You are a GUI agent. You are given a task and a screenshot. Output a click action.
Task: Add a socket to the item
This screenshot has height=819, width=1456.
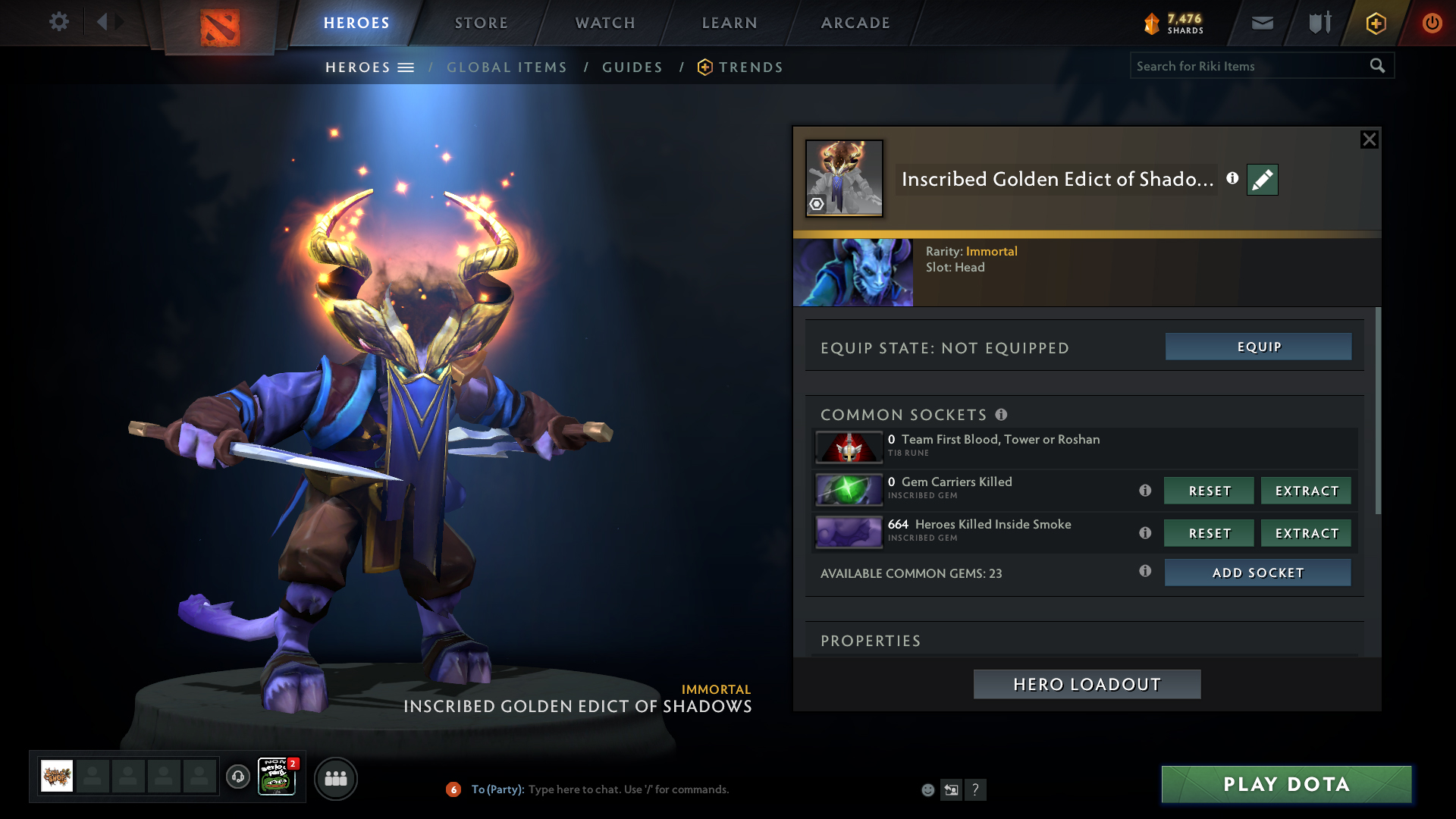pos(1257,573)
